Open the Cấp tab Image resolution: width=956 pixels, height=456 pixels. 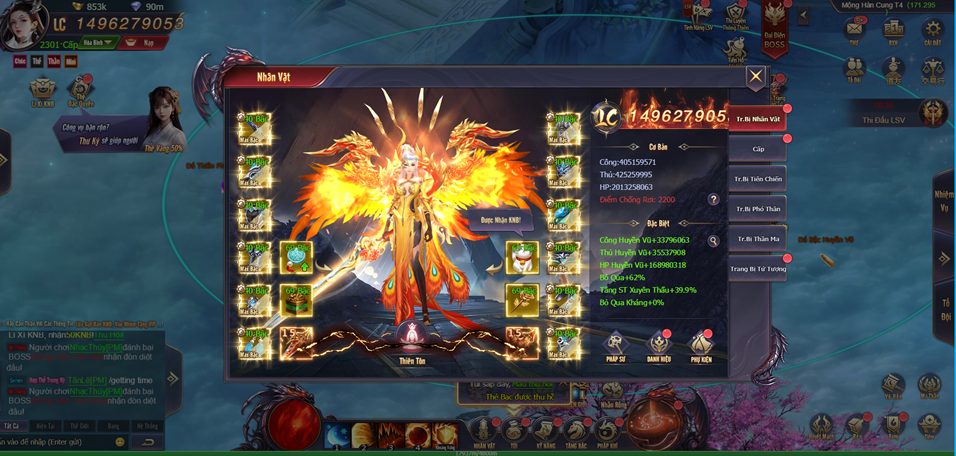tap(757, 149)
